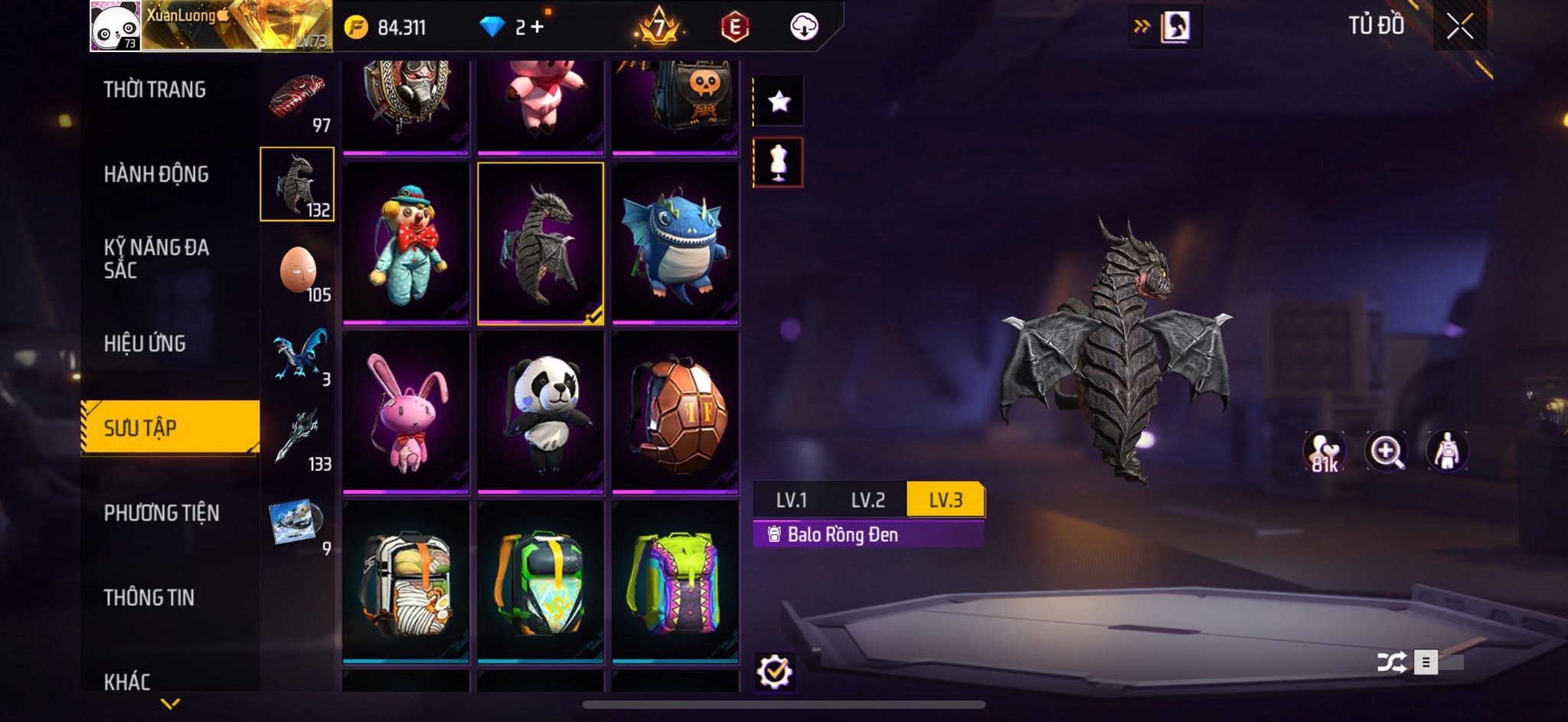Open the favorites star filter

779,101
